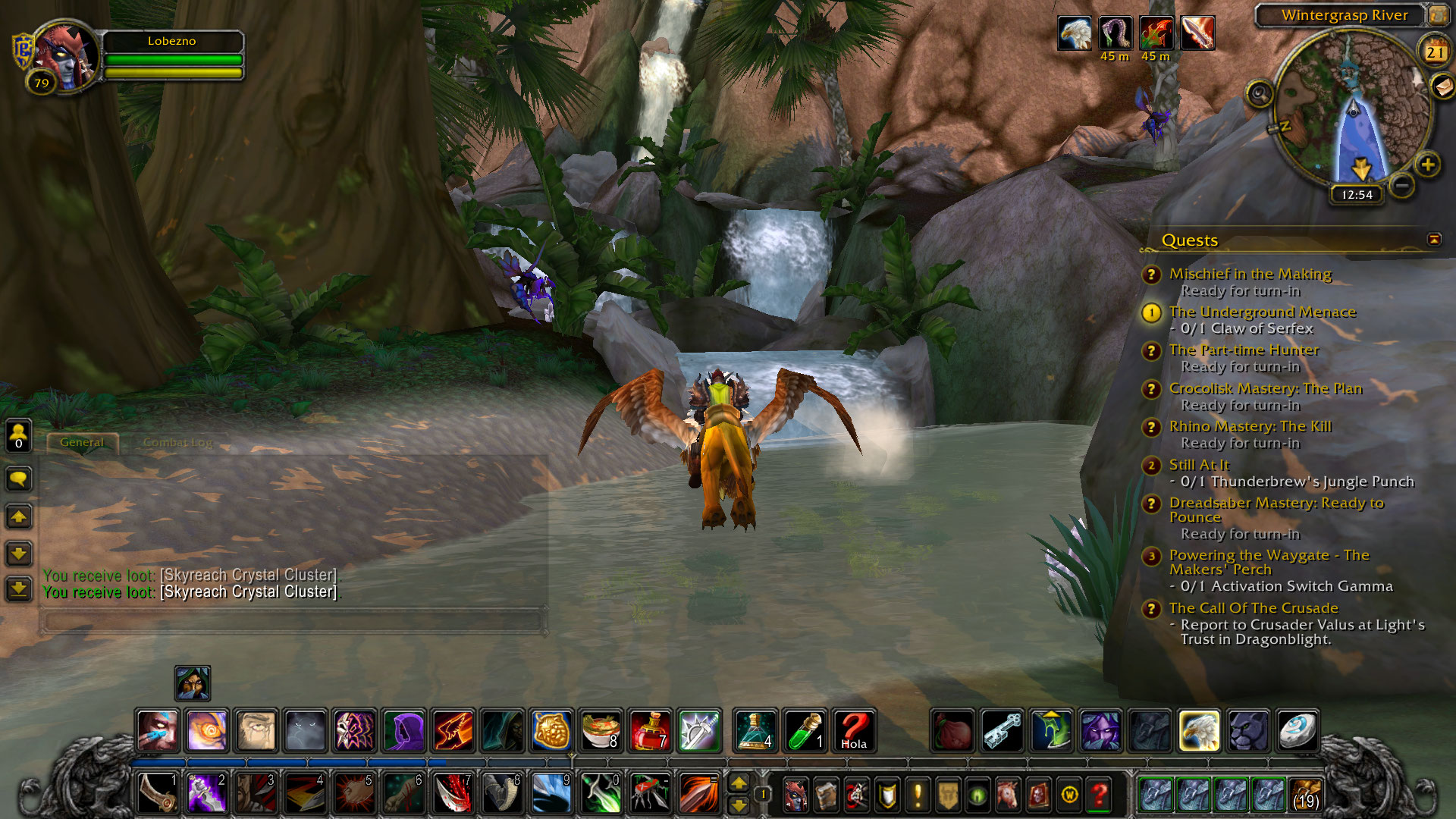The width and height of the screenshot is (1456, 819).
Task: Activate the Hola macro button
Action: tap(854, 731)
